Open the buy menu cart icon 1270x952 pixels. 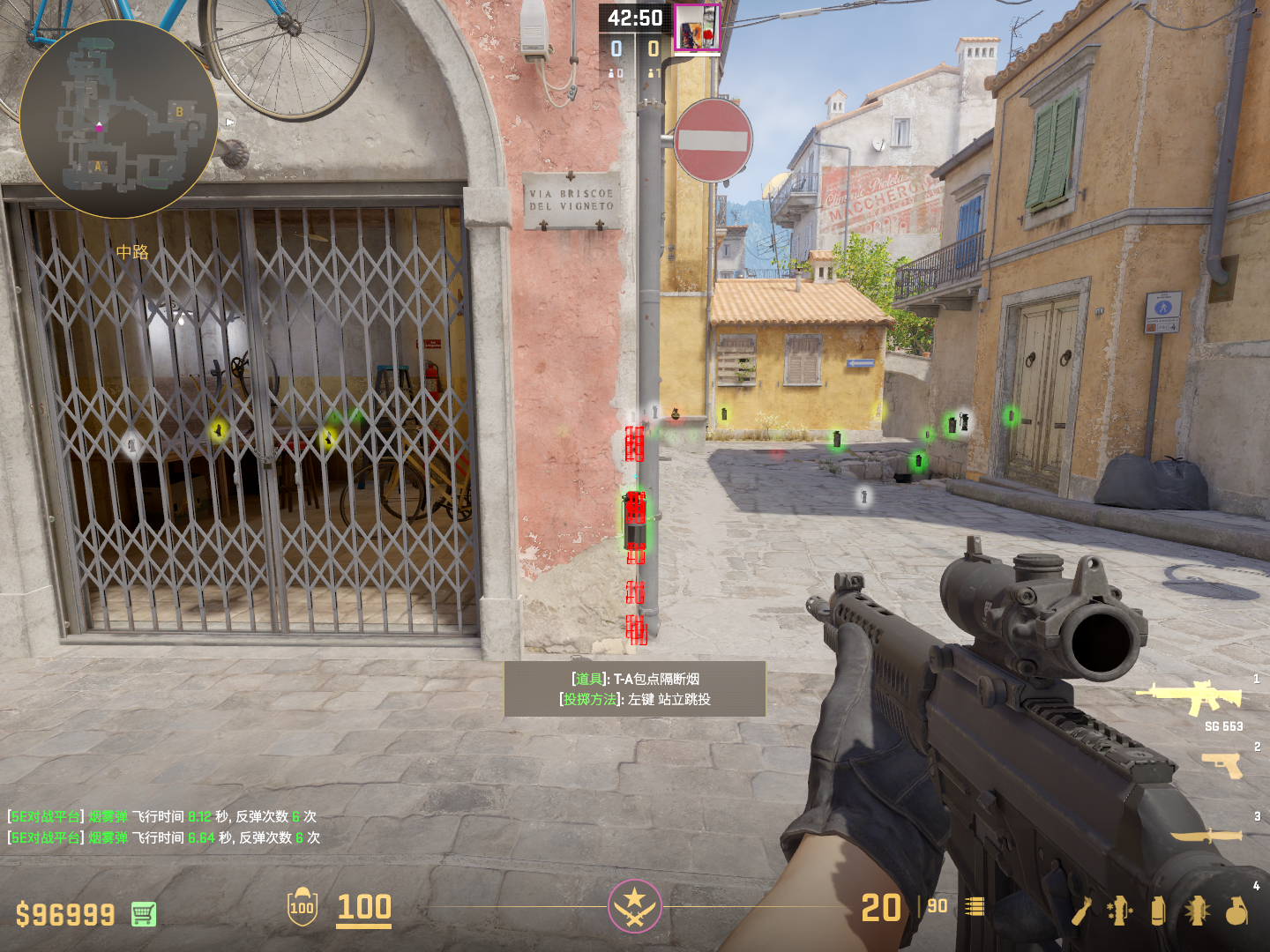144,914
